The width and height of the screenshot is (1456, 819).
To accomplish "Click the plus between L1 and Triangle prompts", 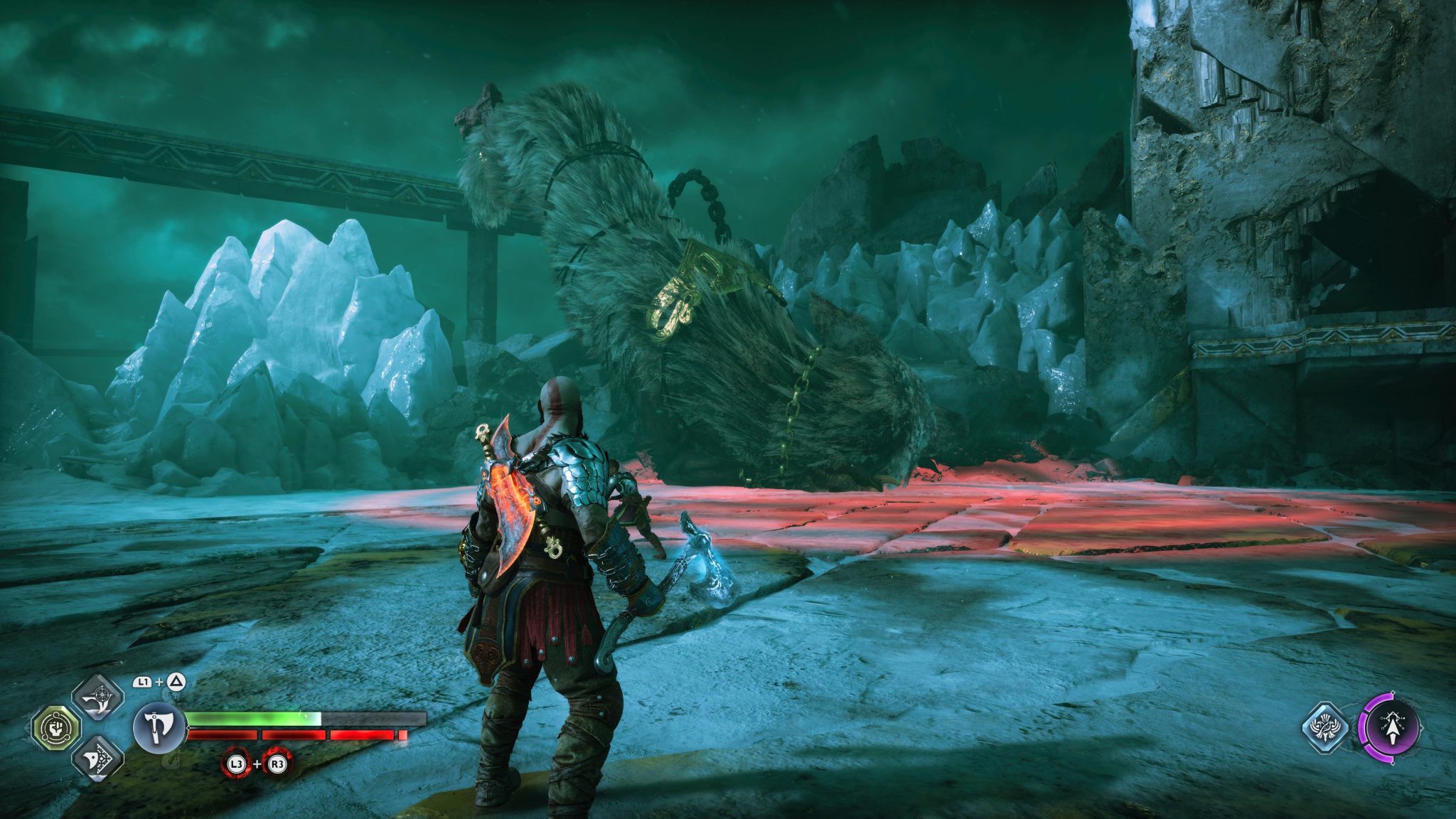I will click(x=159, y=682).
